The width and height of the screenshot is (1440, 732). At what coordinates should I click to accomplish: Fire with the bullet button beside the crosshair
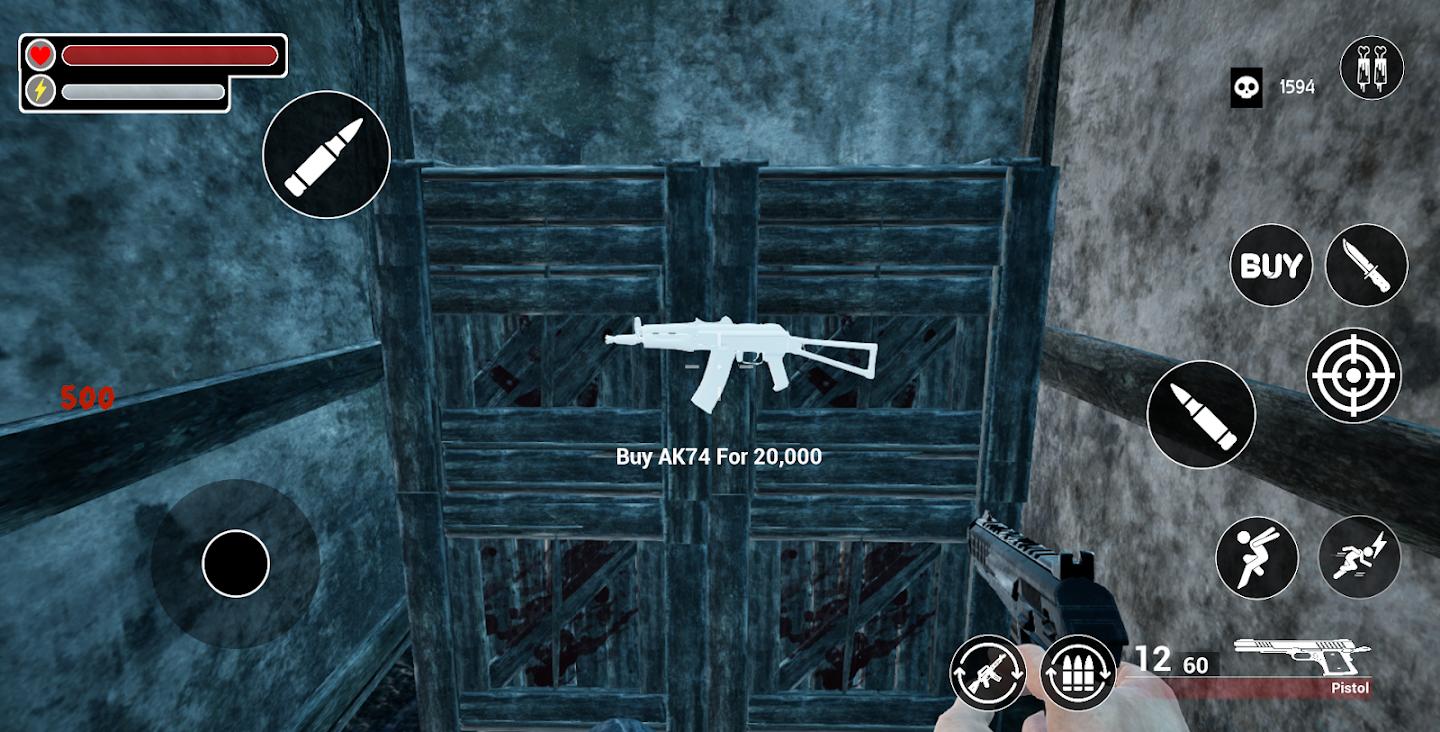click(x=1201, y=414)
